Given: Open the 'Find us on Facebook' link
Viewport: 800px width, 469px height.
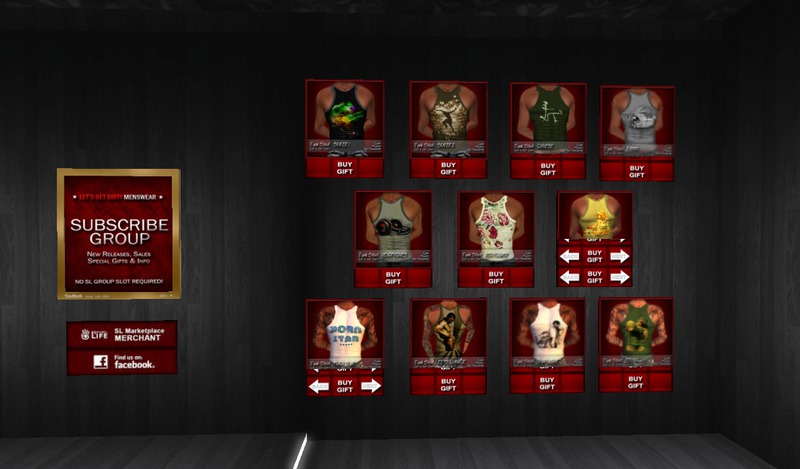Looking at the screenshot, I should pyautogui.click(x=122, y=361).
